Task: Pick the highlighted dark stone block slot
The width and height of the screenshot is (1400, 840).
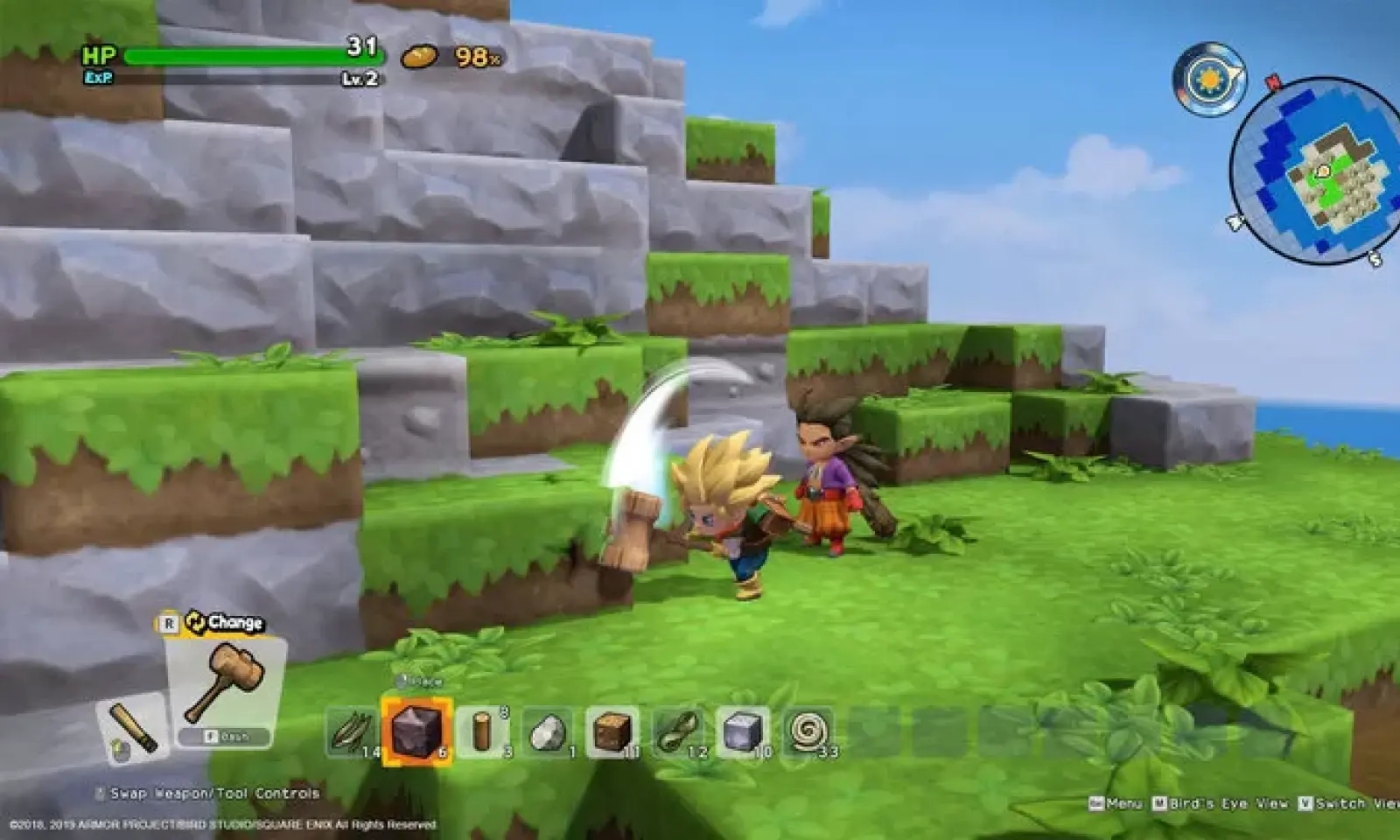Action: pyautogui.click(x=416, y=731)
